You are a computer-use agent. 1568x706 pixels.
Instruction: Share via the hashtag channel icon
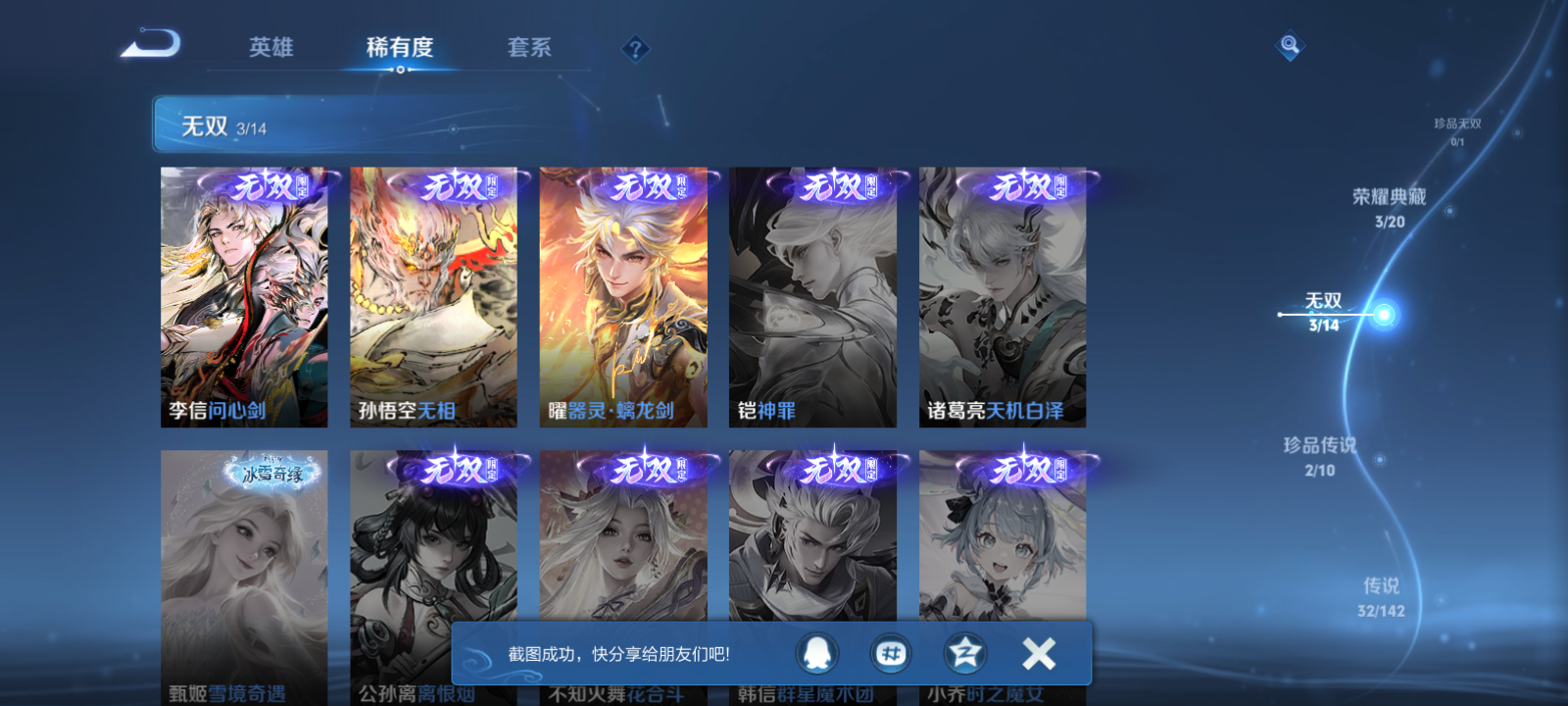[x=892, y=654]
